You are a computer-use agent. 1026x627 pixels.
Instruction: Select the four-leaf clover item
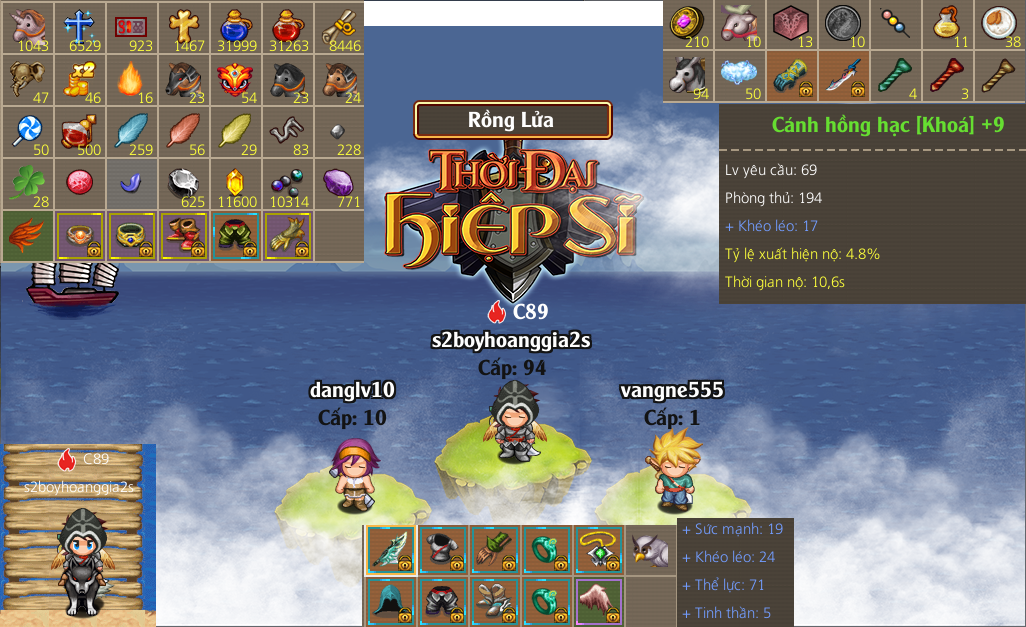(27, 183)
